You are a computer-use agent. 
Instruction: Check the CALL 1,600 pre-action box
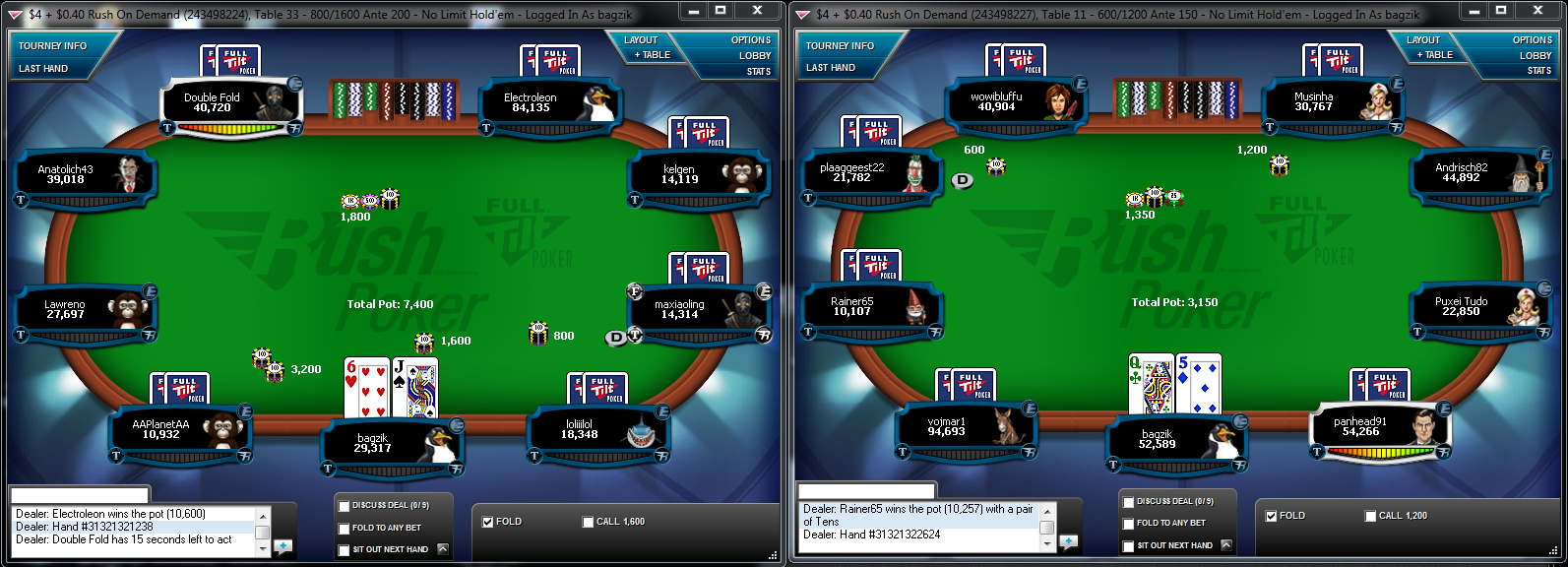(588, 523)
